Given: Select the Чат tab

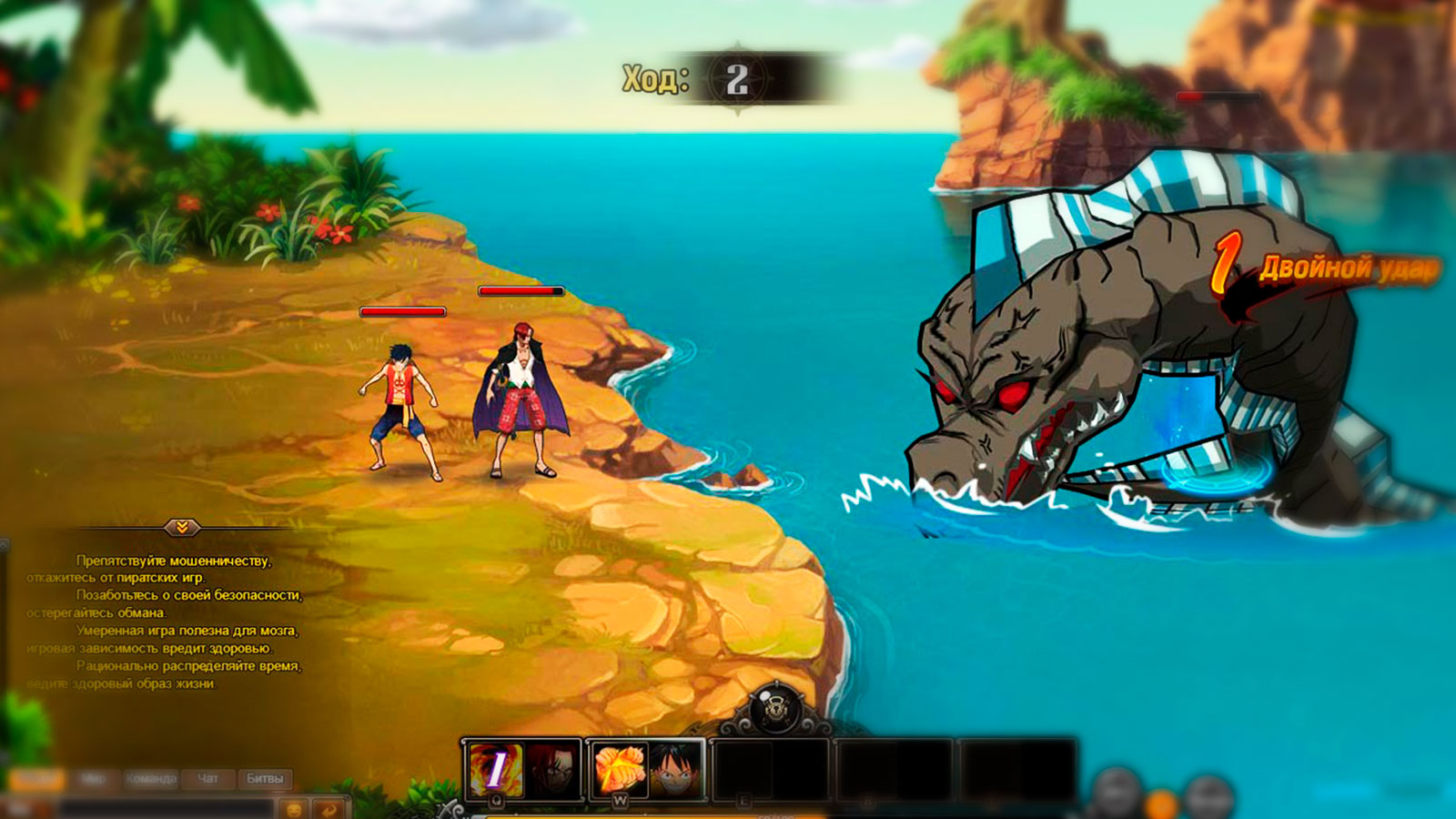Looking at the screenshot, I should [x=208, y=779].
